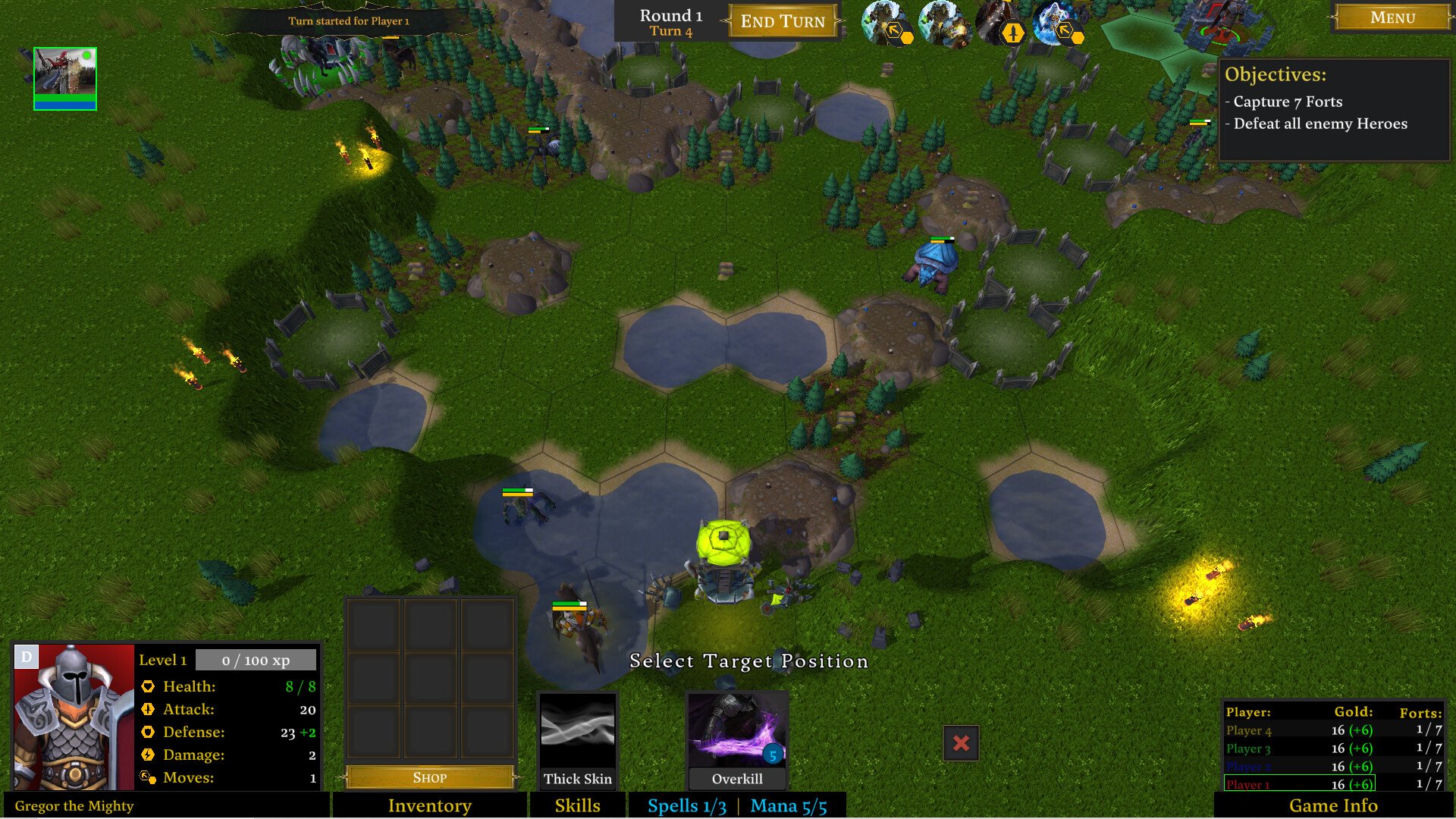
Task: End the current turn
Action: pyautogui.click(x=782, y=21)
